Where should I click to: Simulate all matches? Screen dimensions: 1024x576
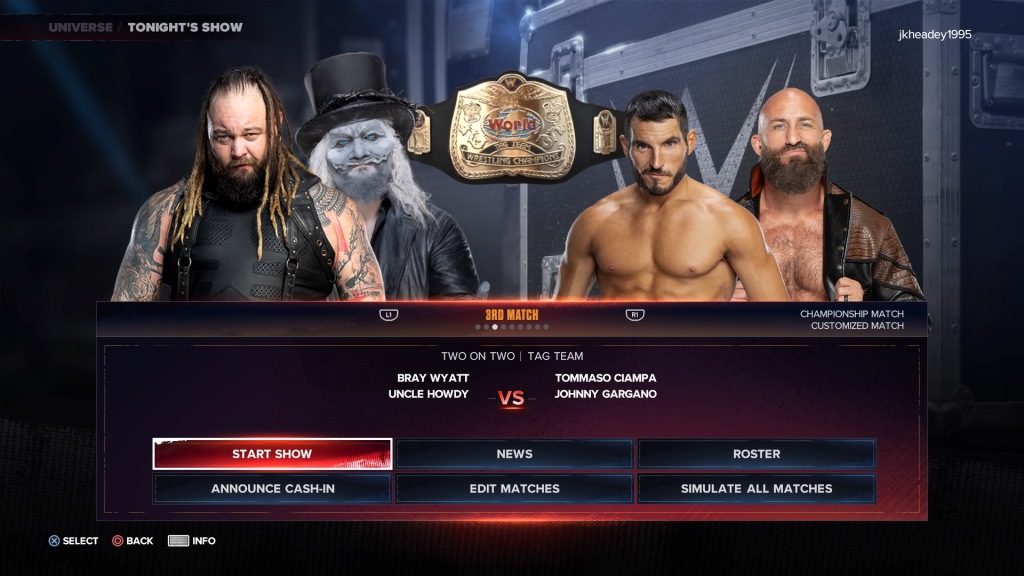coord(756,489)
